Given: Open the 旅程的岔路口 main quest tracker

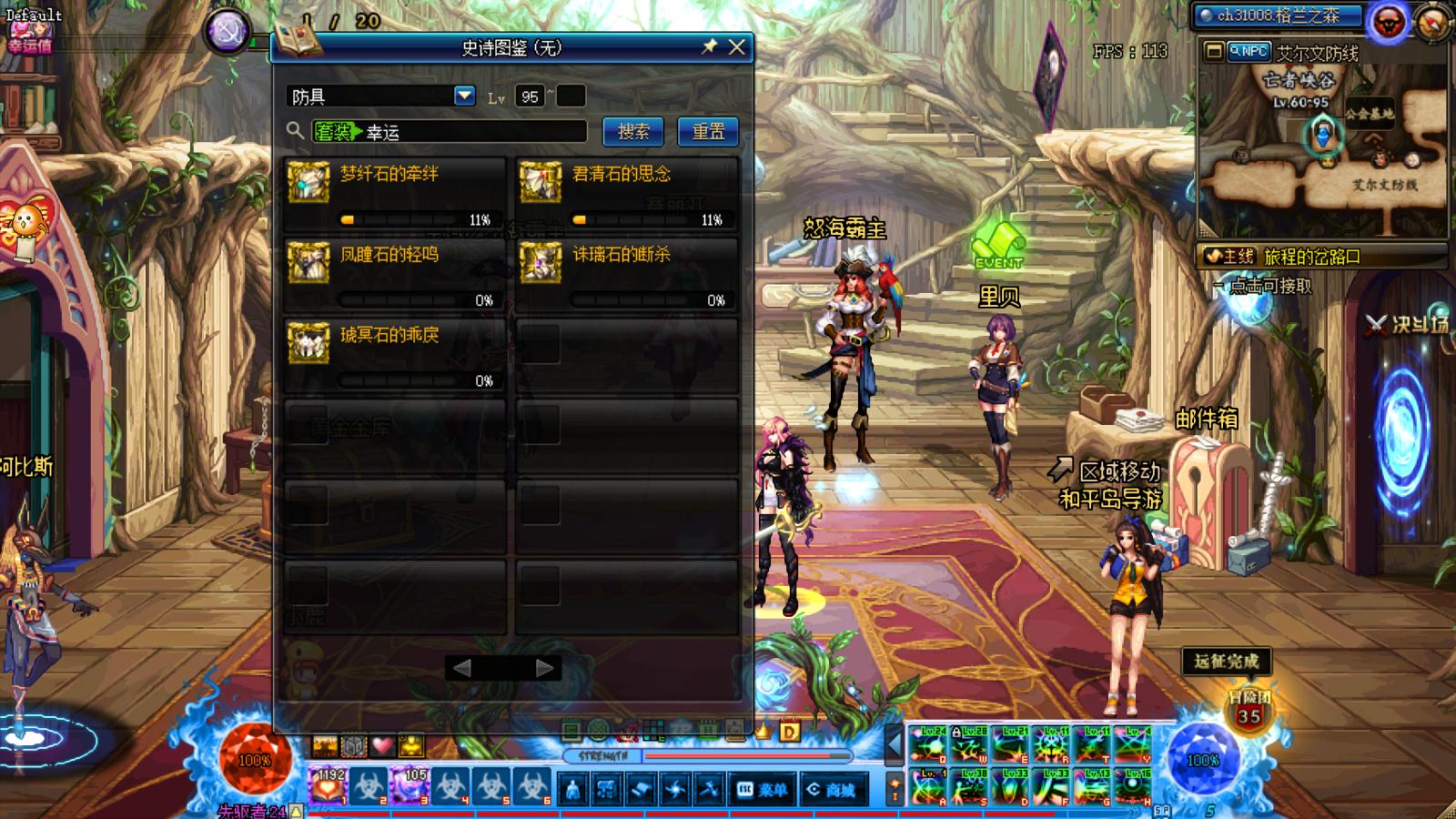Looking at the screenshot, I should coord(1310,257).
